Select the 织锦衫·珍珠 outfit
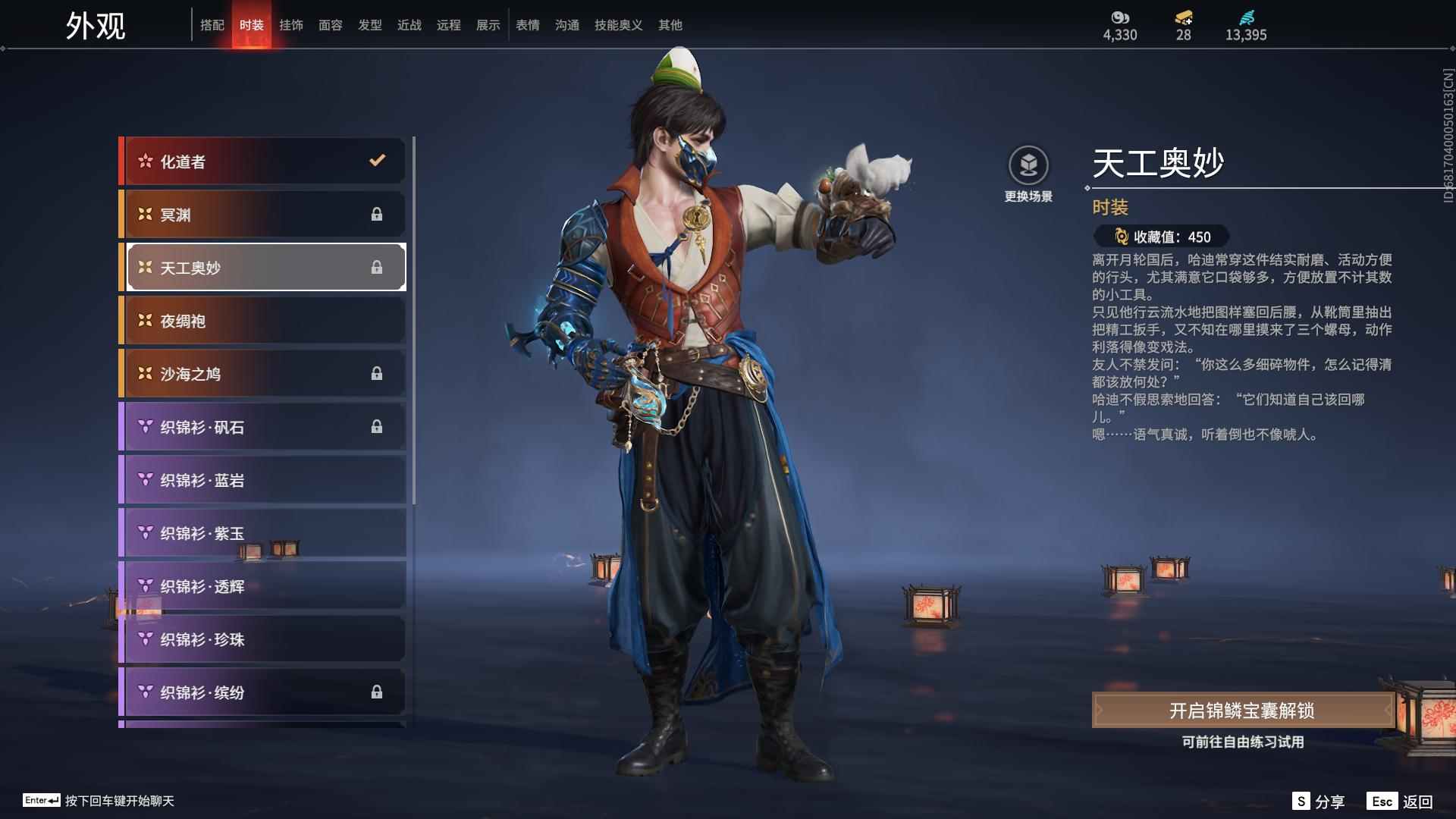The image size is (1456, 819). pyautogui.click(x=262, y=639)
